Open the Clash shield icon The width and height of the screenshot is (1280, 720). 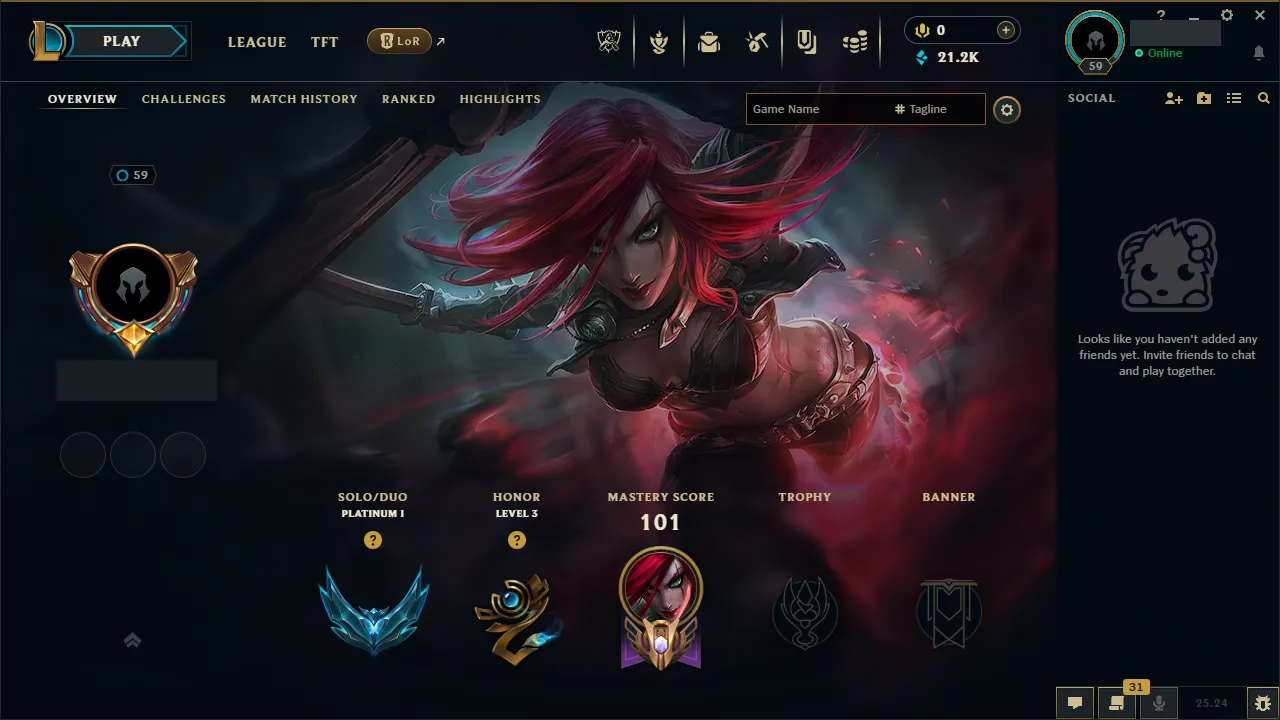point(659,40)
